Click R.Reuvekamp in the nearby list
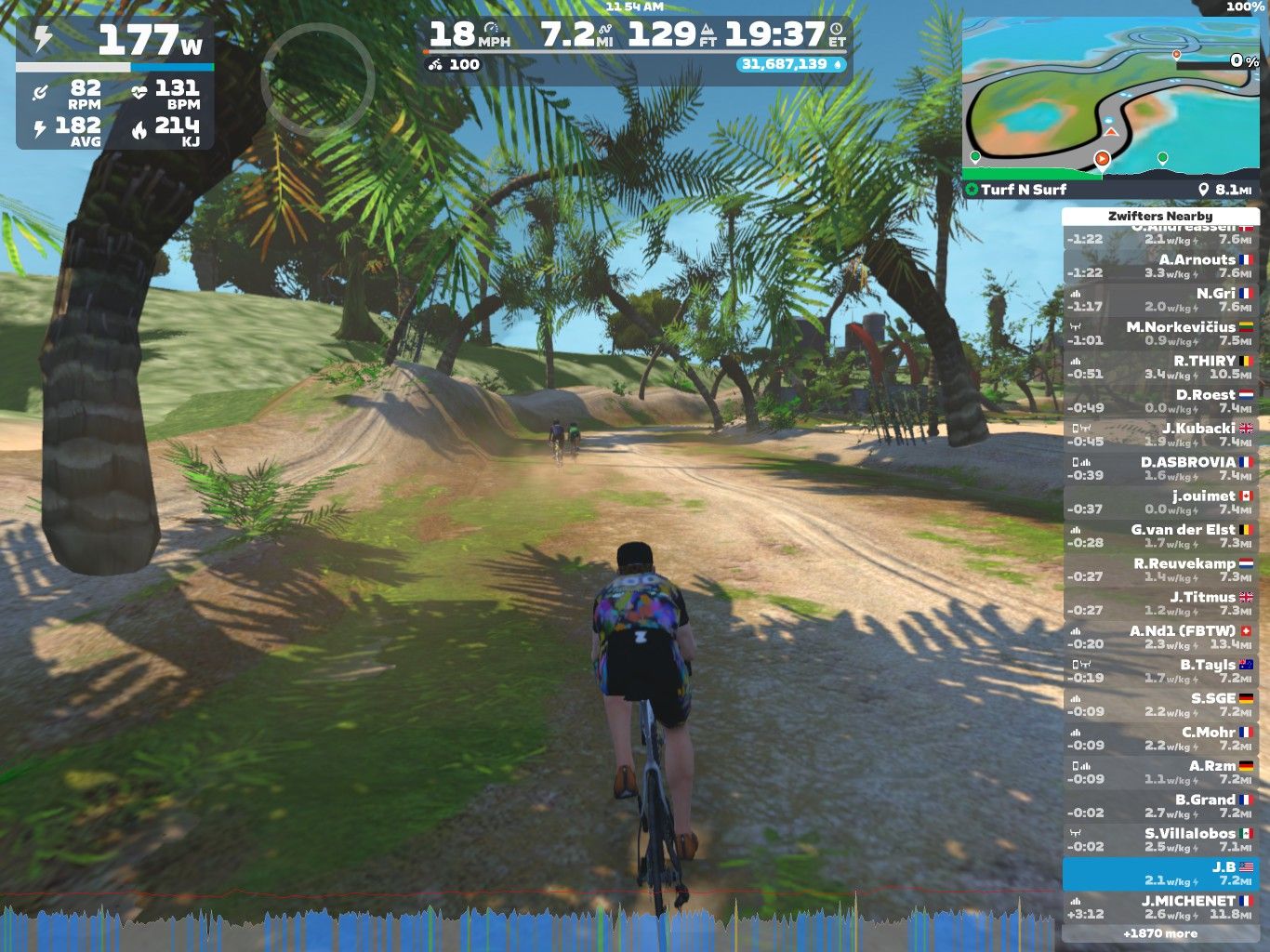1270x952 pixels. tap(1160, 570)
